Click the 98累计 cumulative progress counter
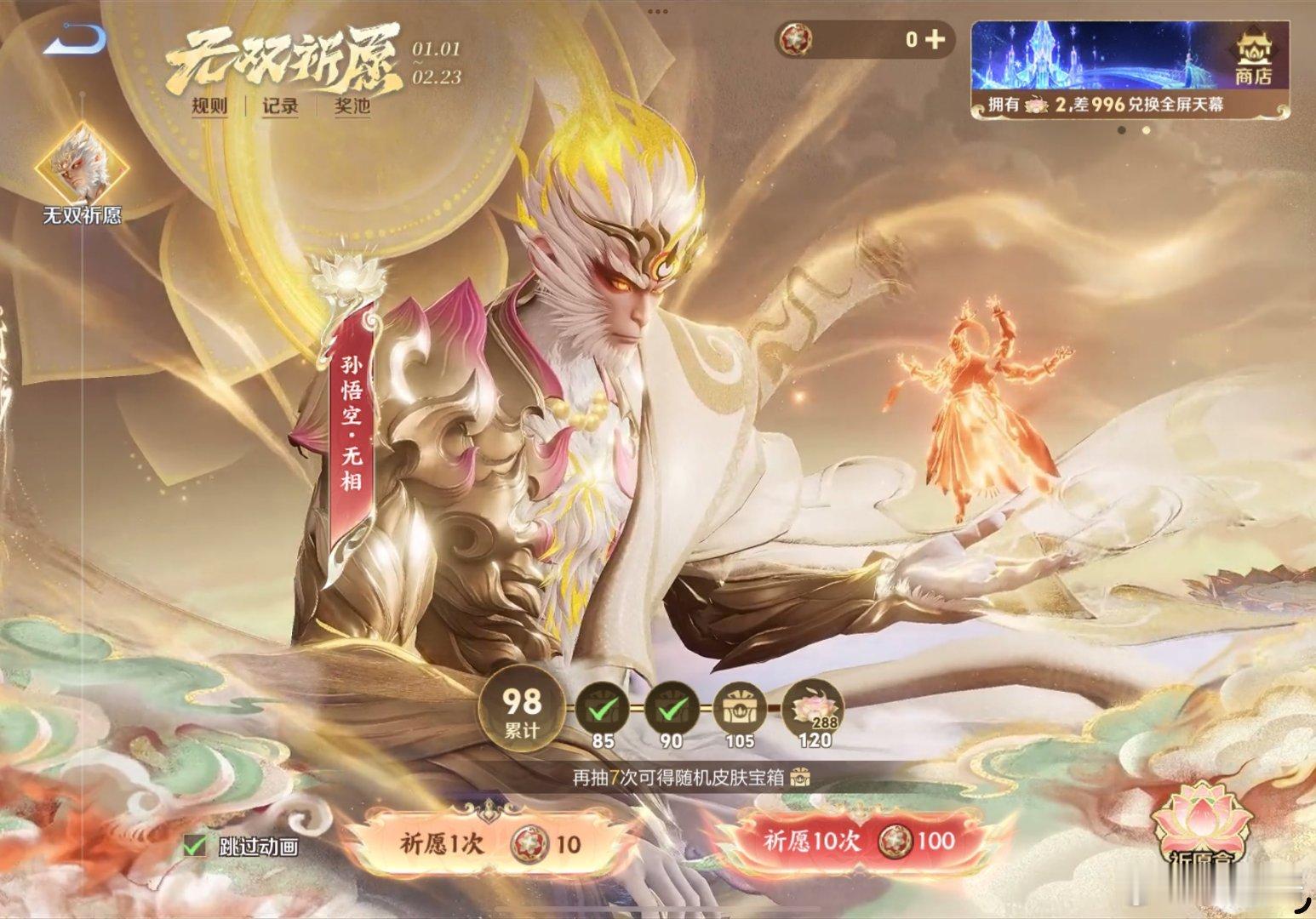 tap(521, 710)
